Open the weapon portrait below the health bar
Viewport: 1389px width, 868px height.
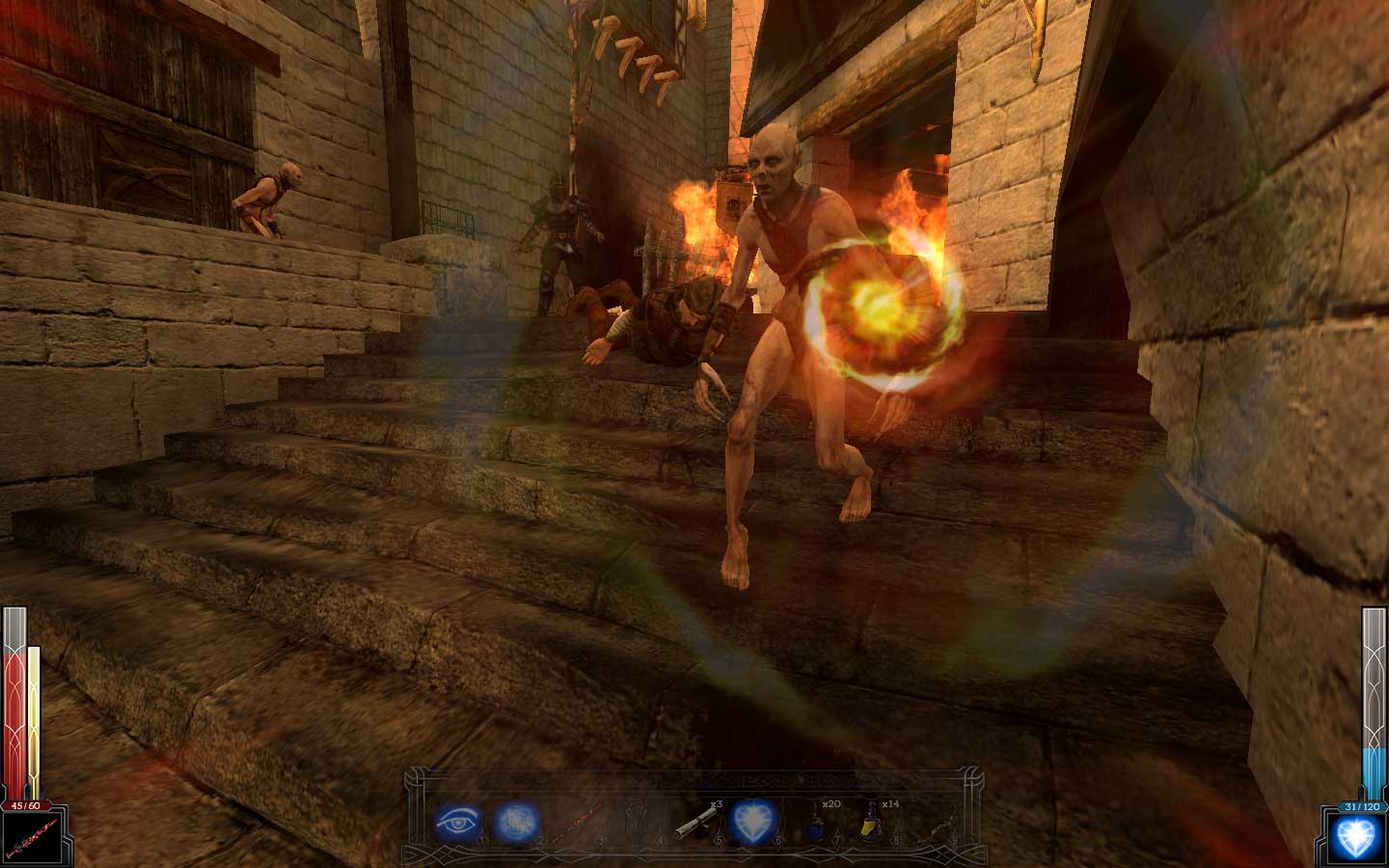(33, 835)
